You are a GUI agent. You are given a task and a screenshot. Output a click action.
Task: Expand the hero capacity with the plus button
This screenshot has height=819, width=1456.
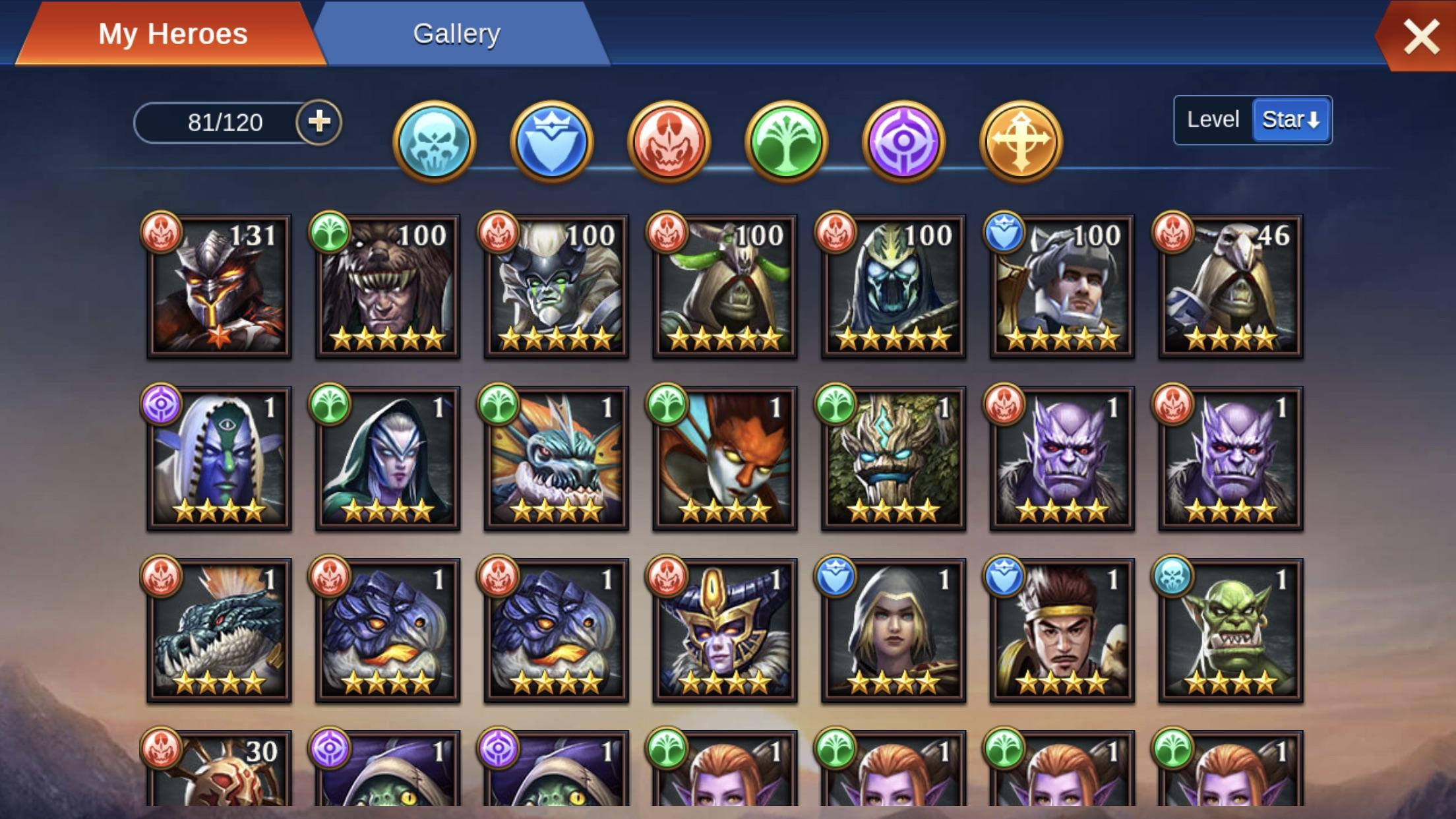click(x=319, y=121)
